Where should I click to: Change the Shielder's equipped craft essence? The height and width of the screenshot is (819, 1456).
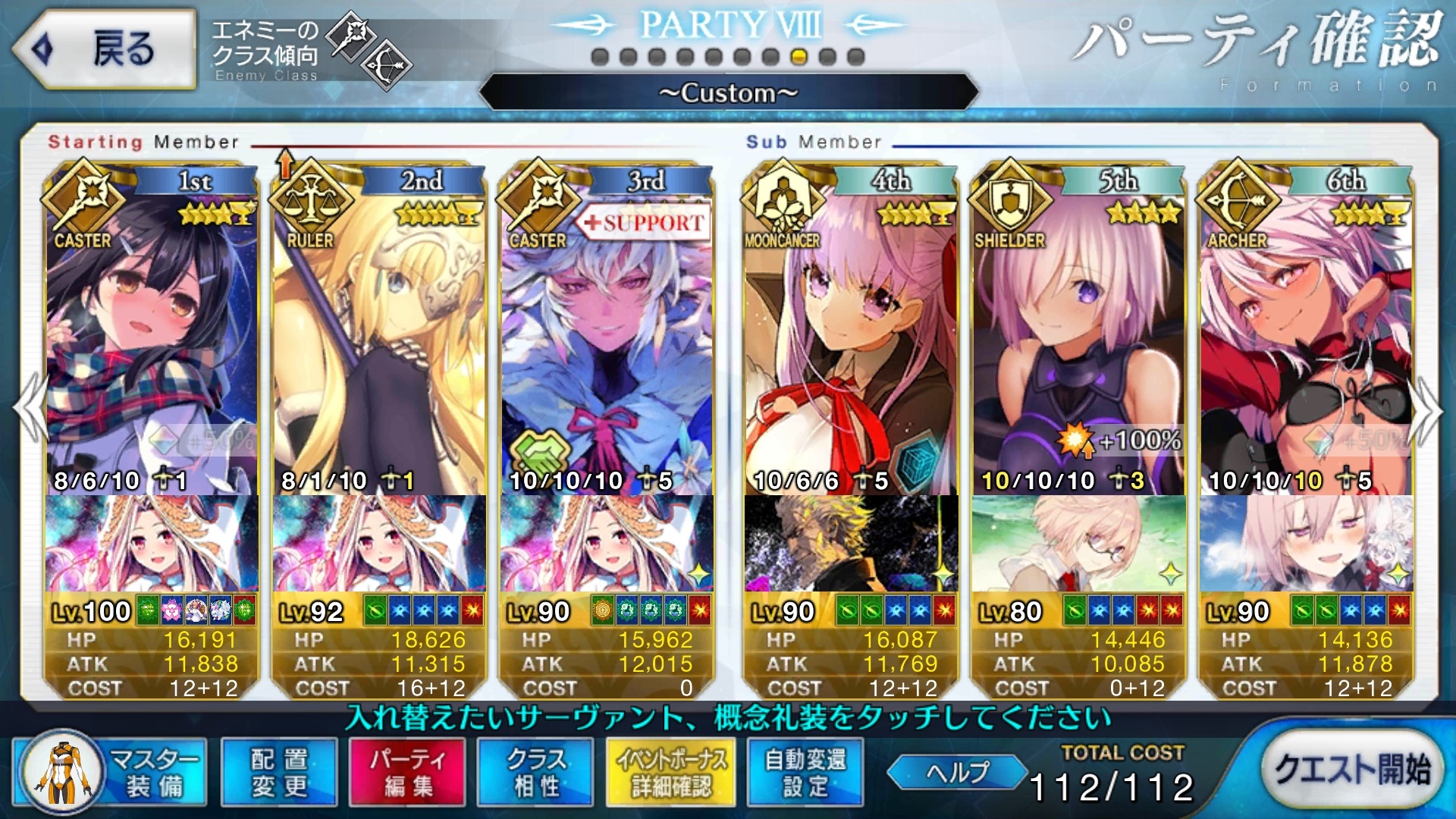1078,543
